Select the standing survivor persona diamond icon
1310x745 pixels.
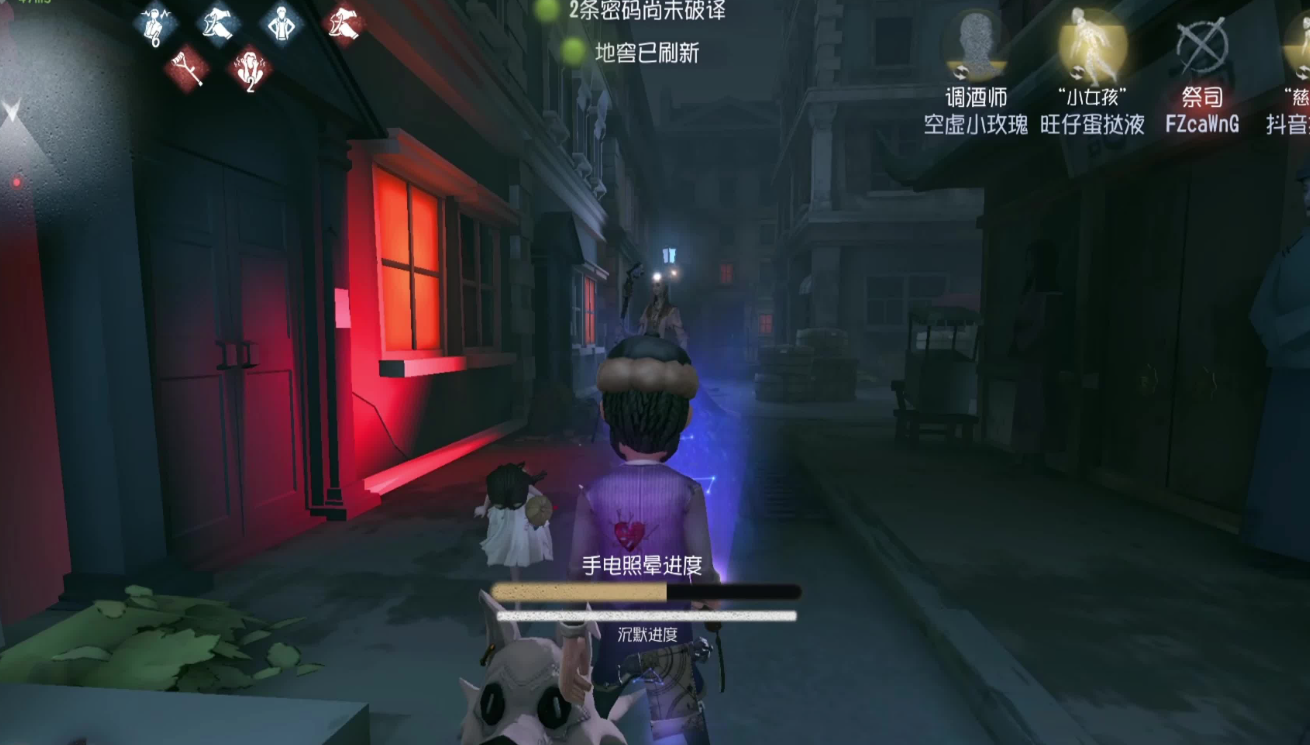pos(283,24)
